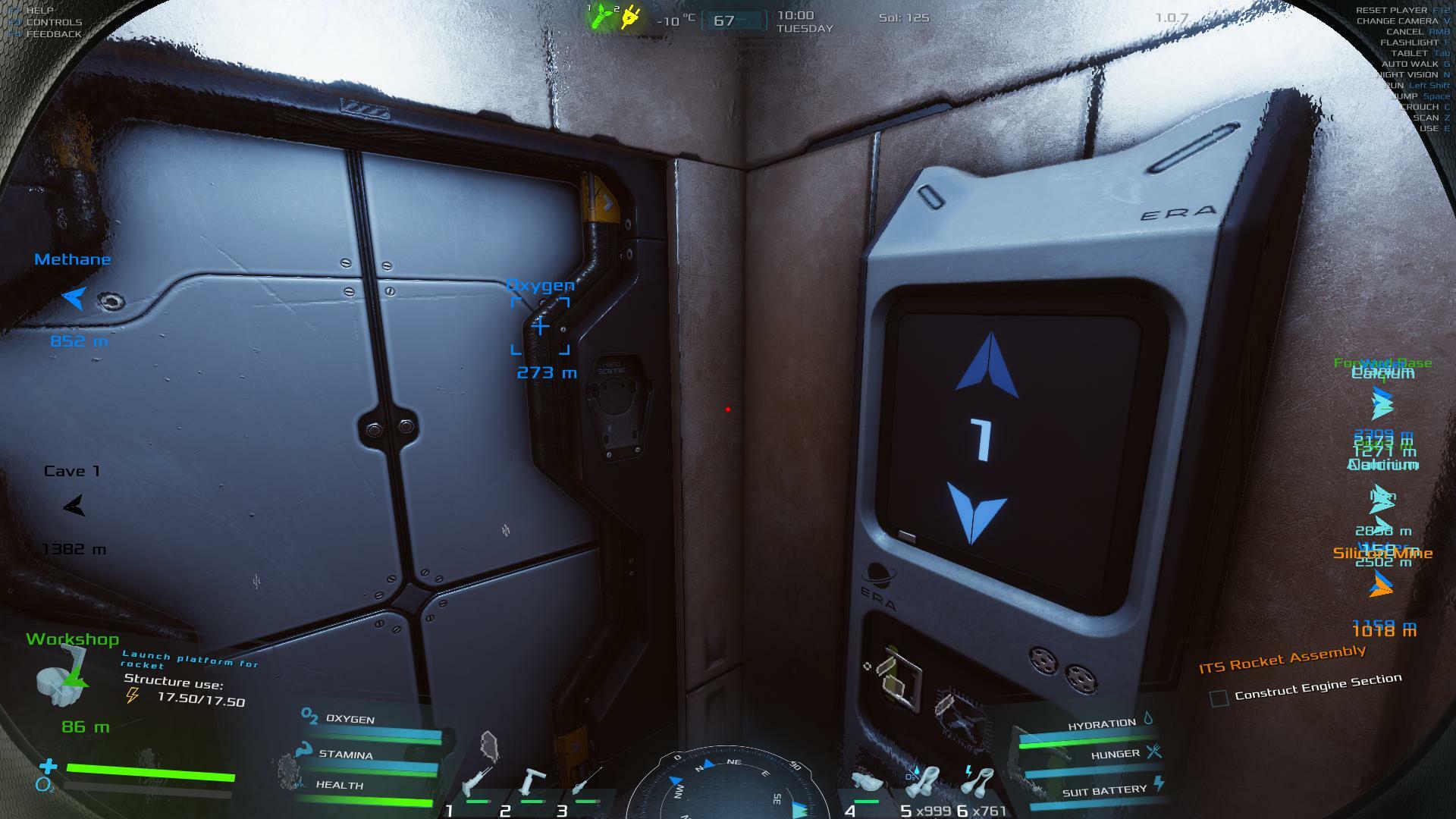This screenshot has width=1456, height=819.
Task: Use the oxygen-water connector in slot 5
Action: pos(924,783)
